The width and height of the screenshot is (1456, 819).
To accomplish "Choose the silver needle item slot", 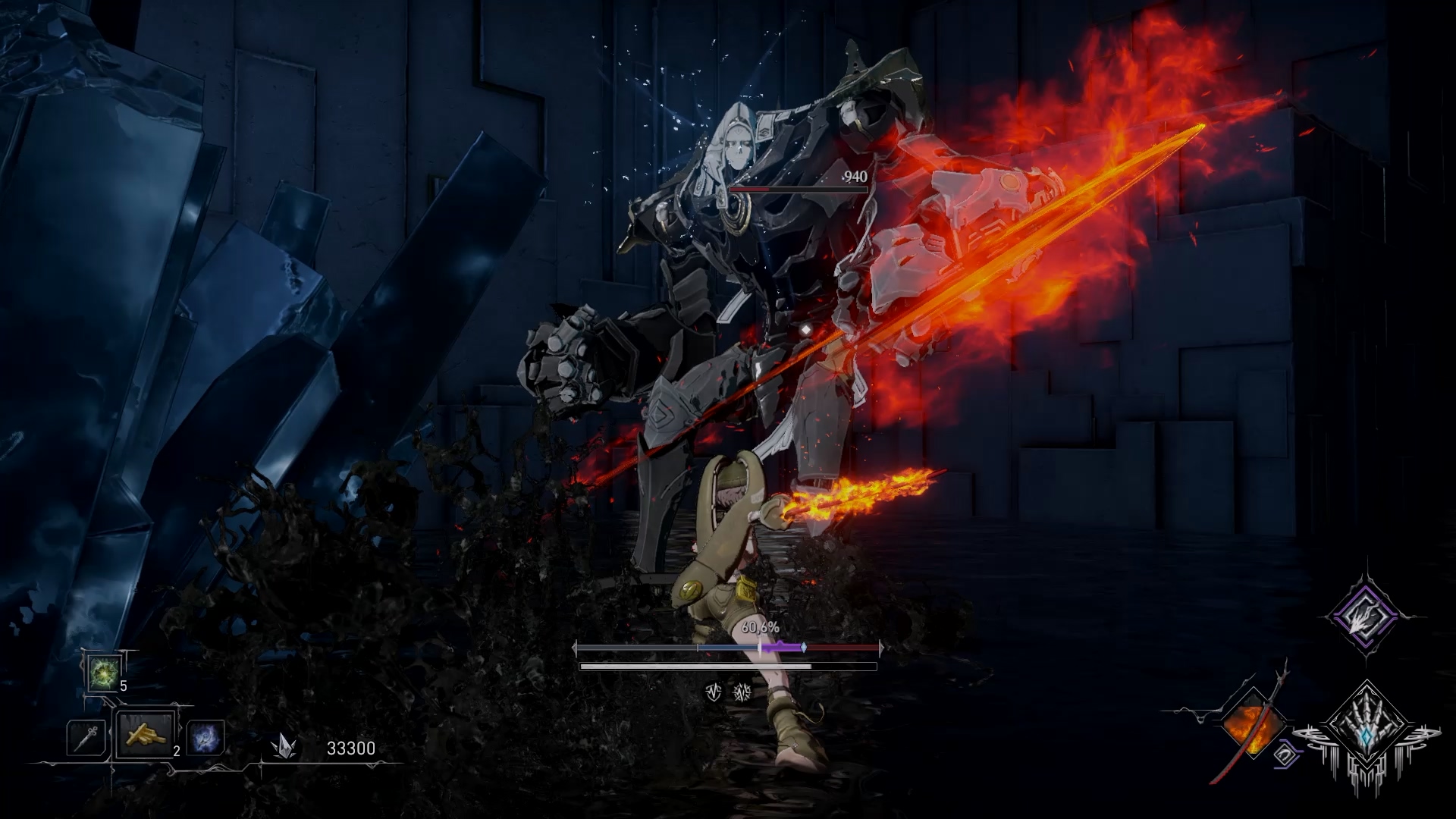I will (86, 737).
